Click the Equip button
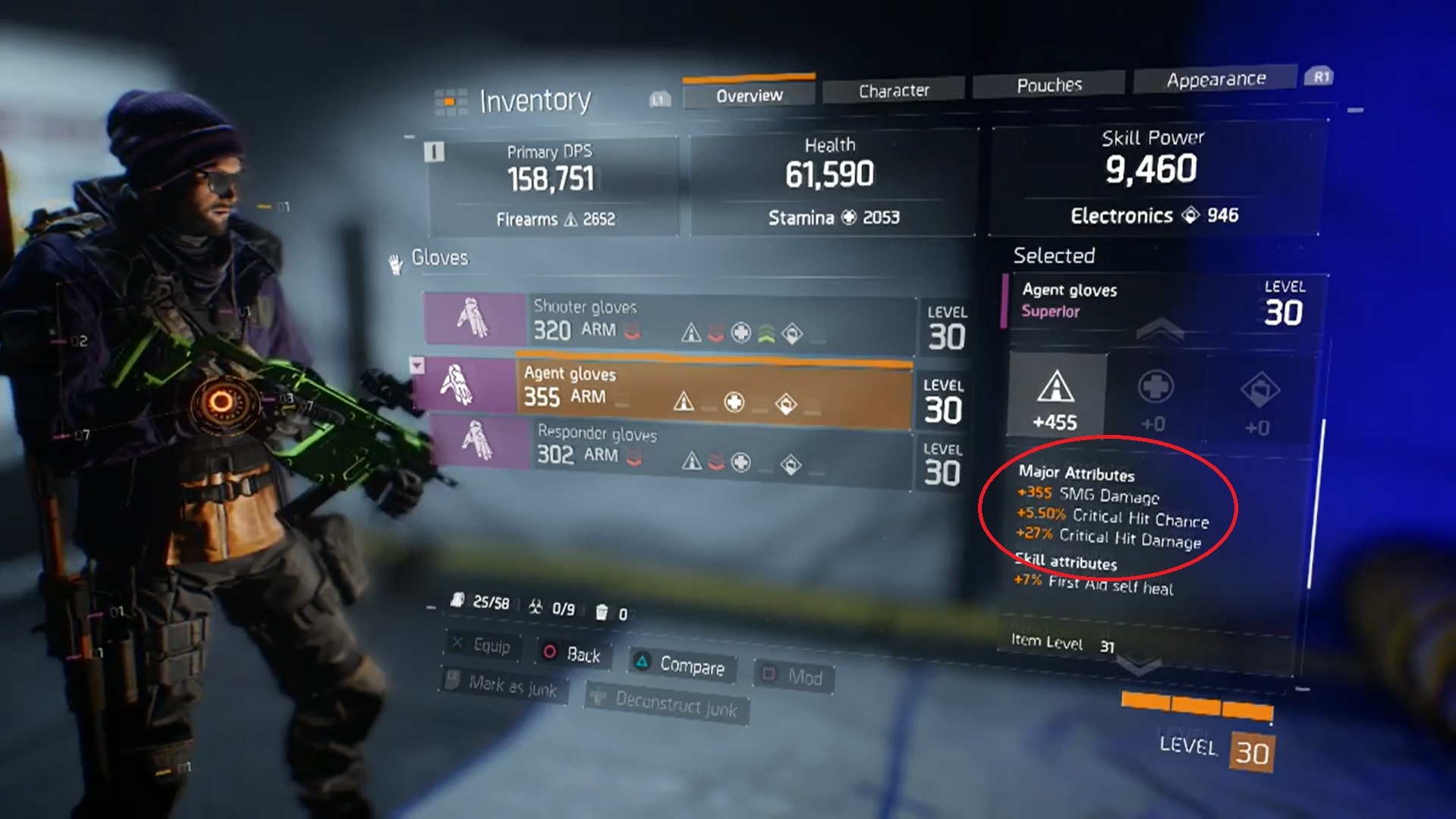Viewport: 1456px width, 819px height. pyautogui.click(x=483, y=645)
